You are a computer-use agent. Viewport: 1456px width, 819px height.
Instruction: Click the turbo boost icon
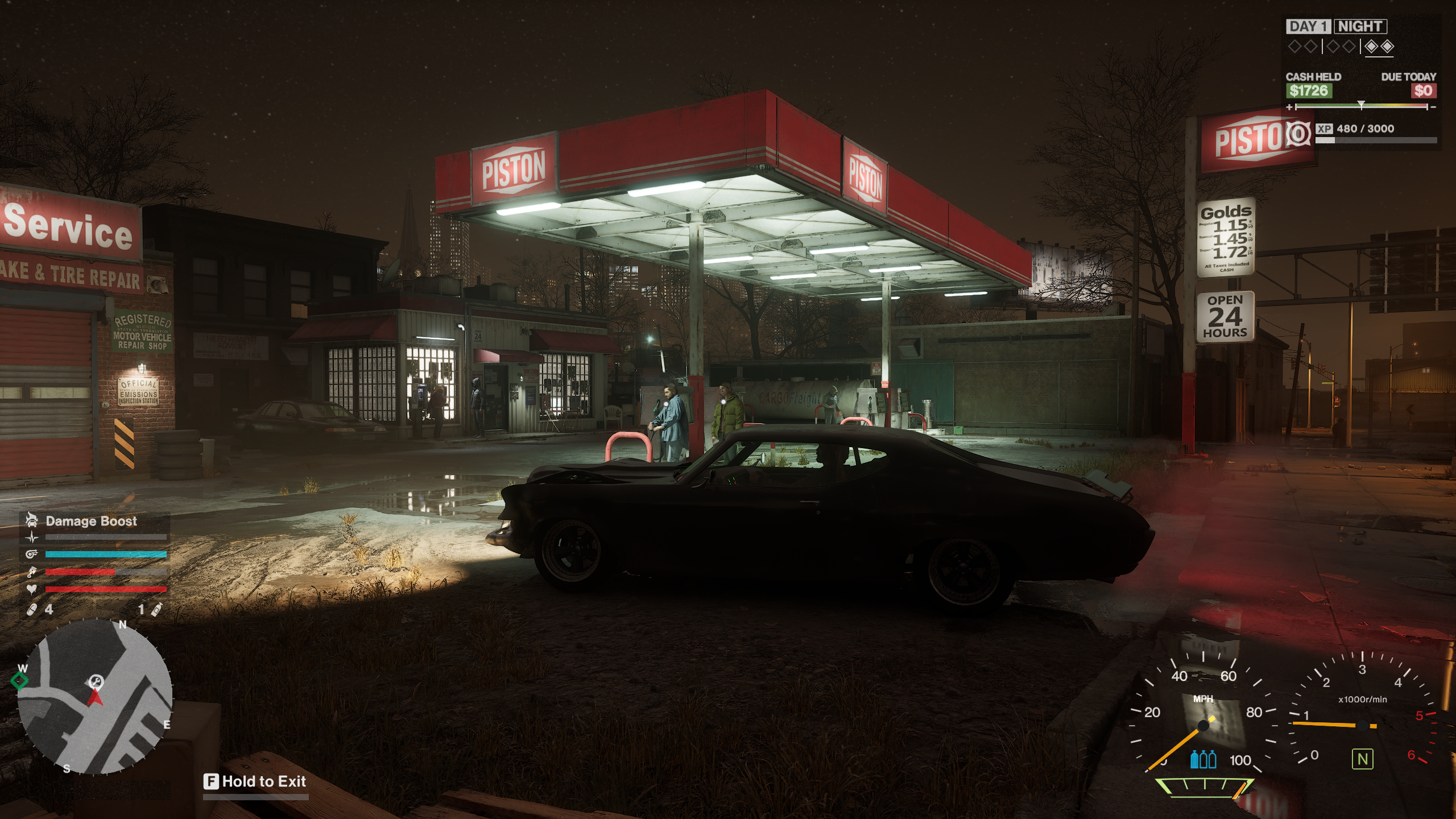[x=32, y=555]
